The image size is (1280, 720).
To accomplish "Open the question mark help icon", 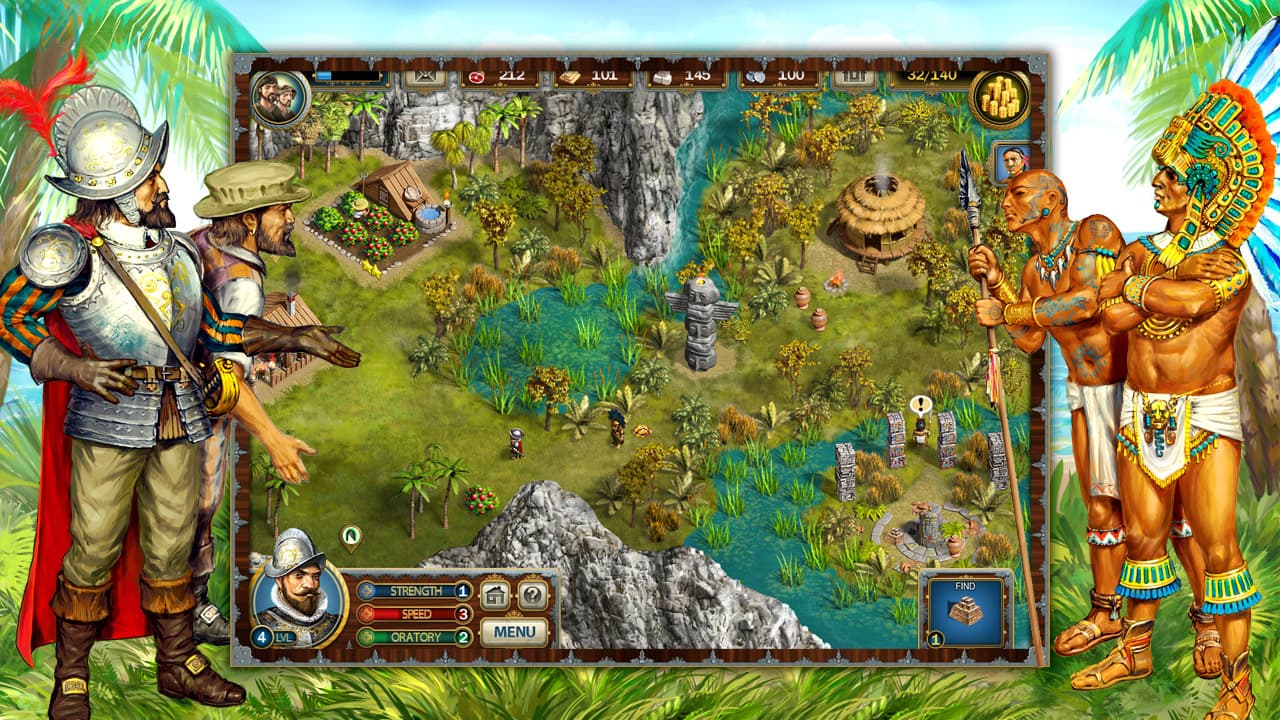I will pyautogui.click(x=533, y=593).
